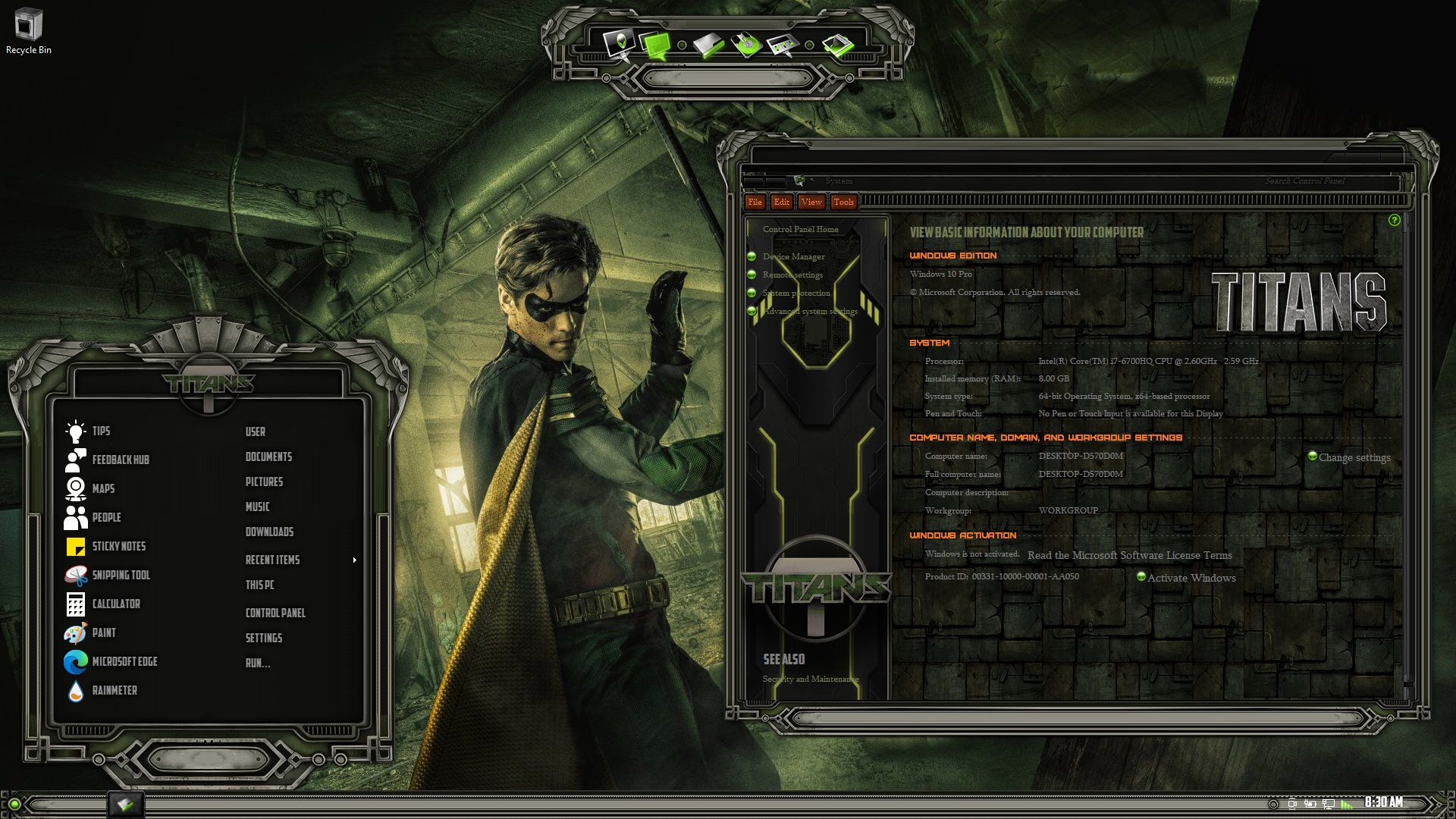The height and width of the screenshot is (819, 1456).
Task: Open the Documents folder link
Action: [x=268, y=457]
